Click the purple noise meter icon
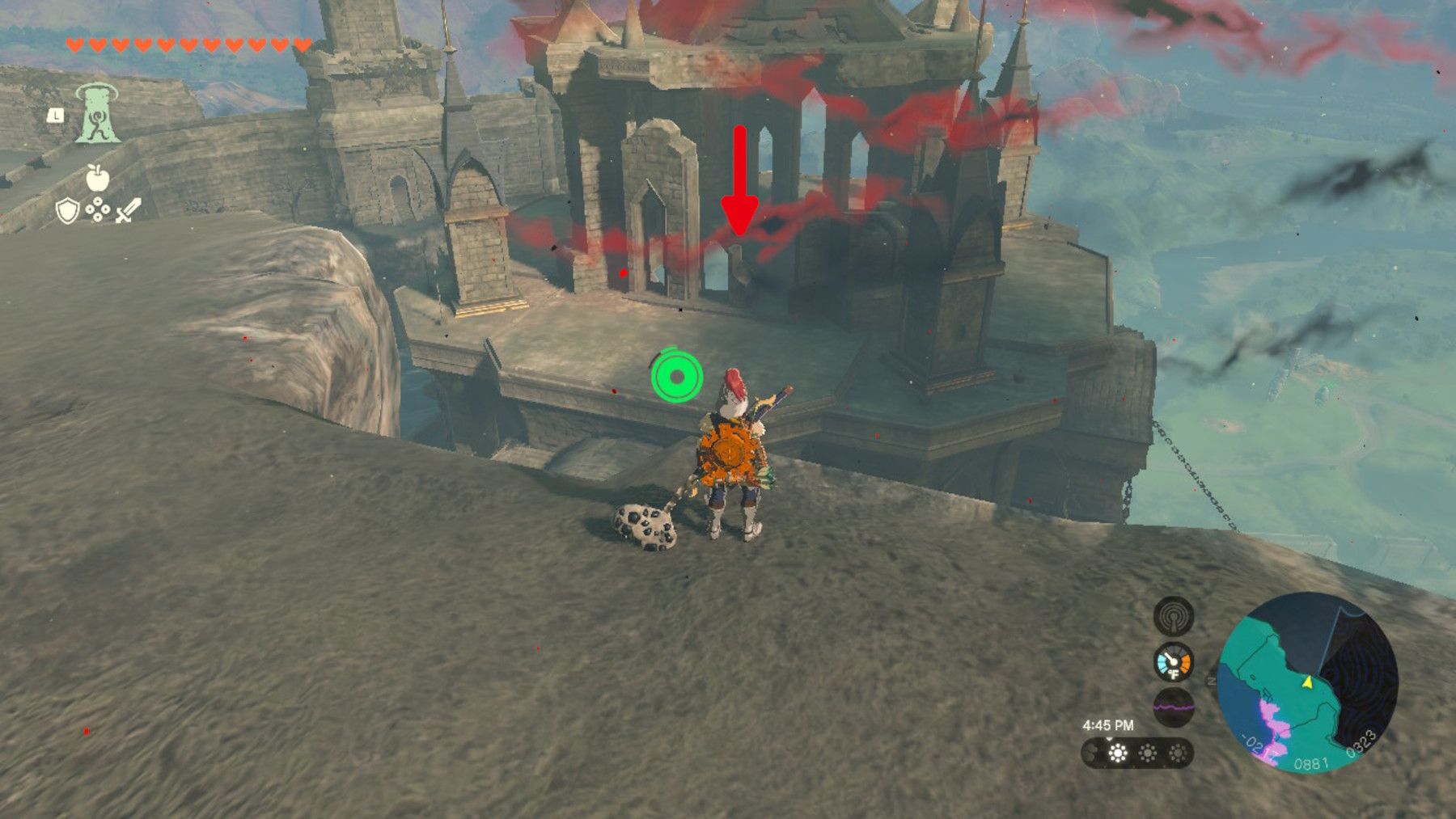Screen dimensions: 1456x819 click(x=1173, y=706)
